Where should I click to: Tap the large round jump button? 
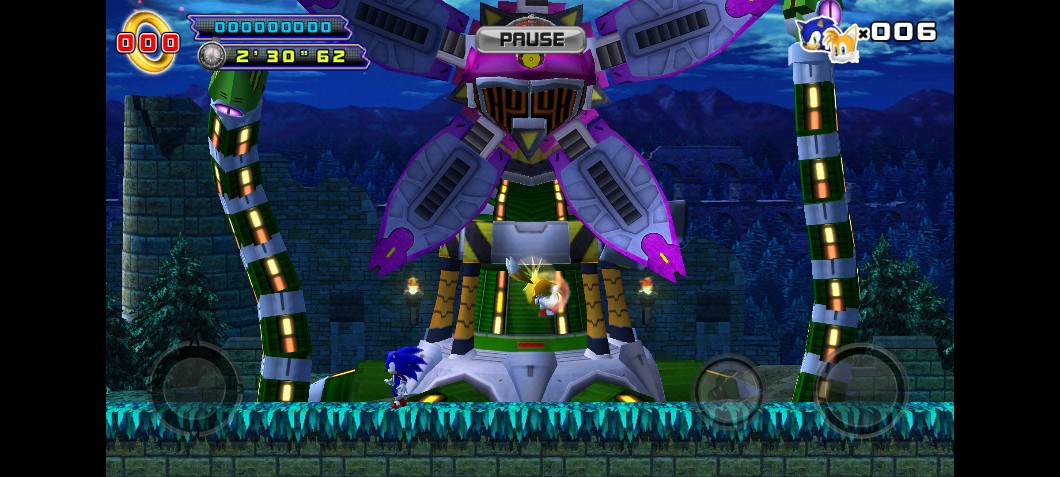pos(860,388)
